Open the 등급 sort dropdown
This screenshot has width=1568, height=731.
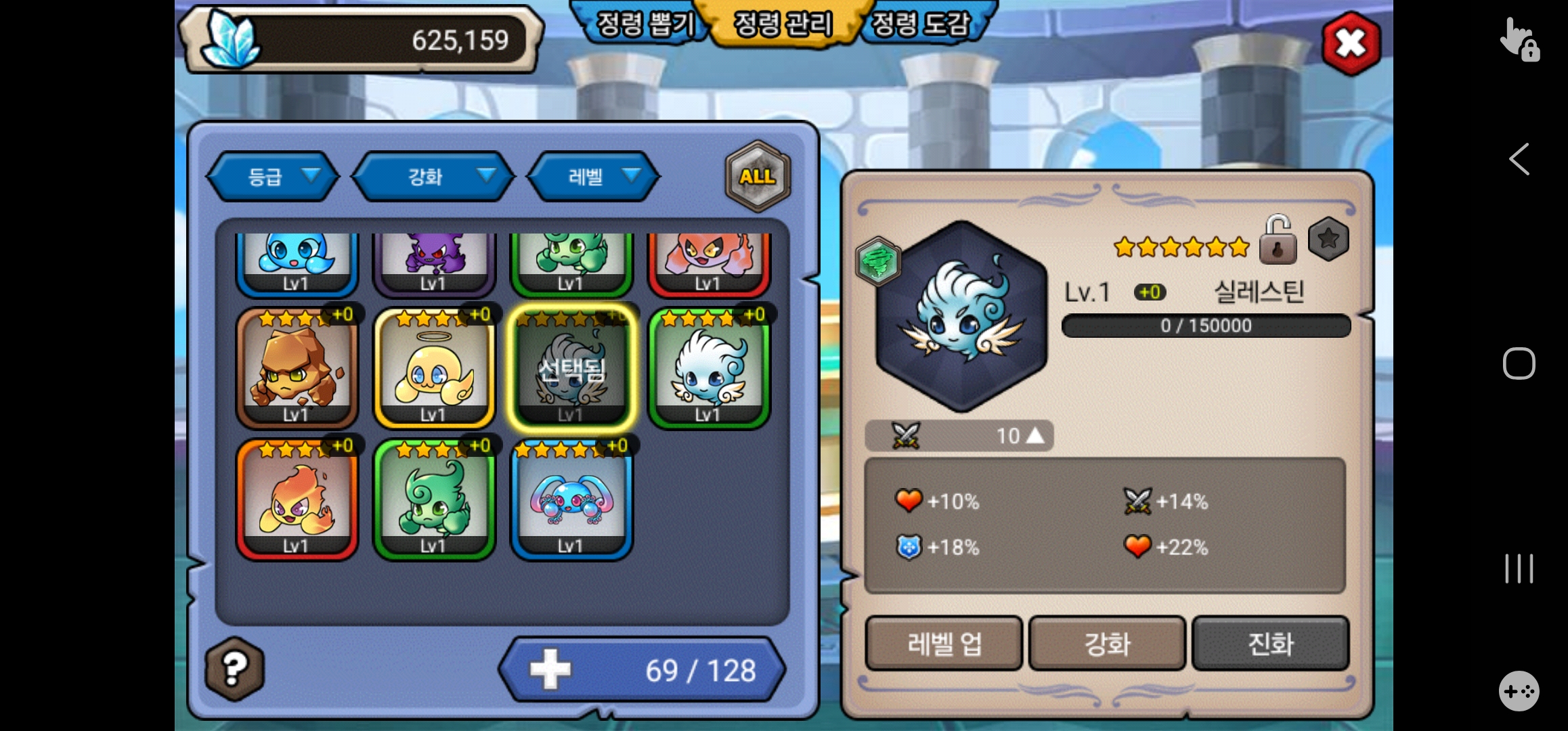pyautogui.click(x=273, y=177)
